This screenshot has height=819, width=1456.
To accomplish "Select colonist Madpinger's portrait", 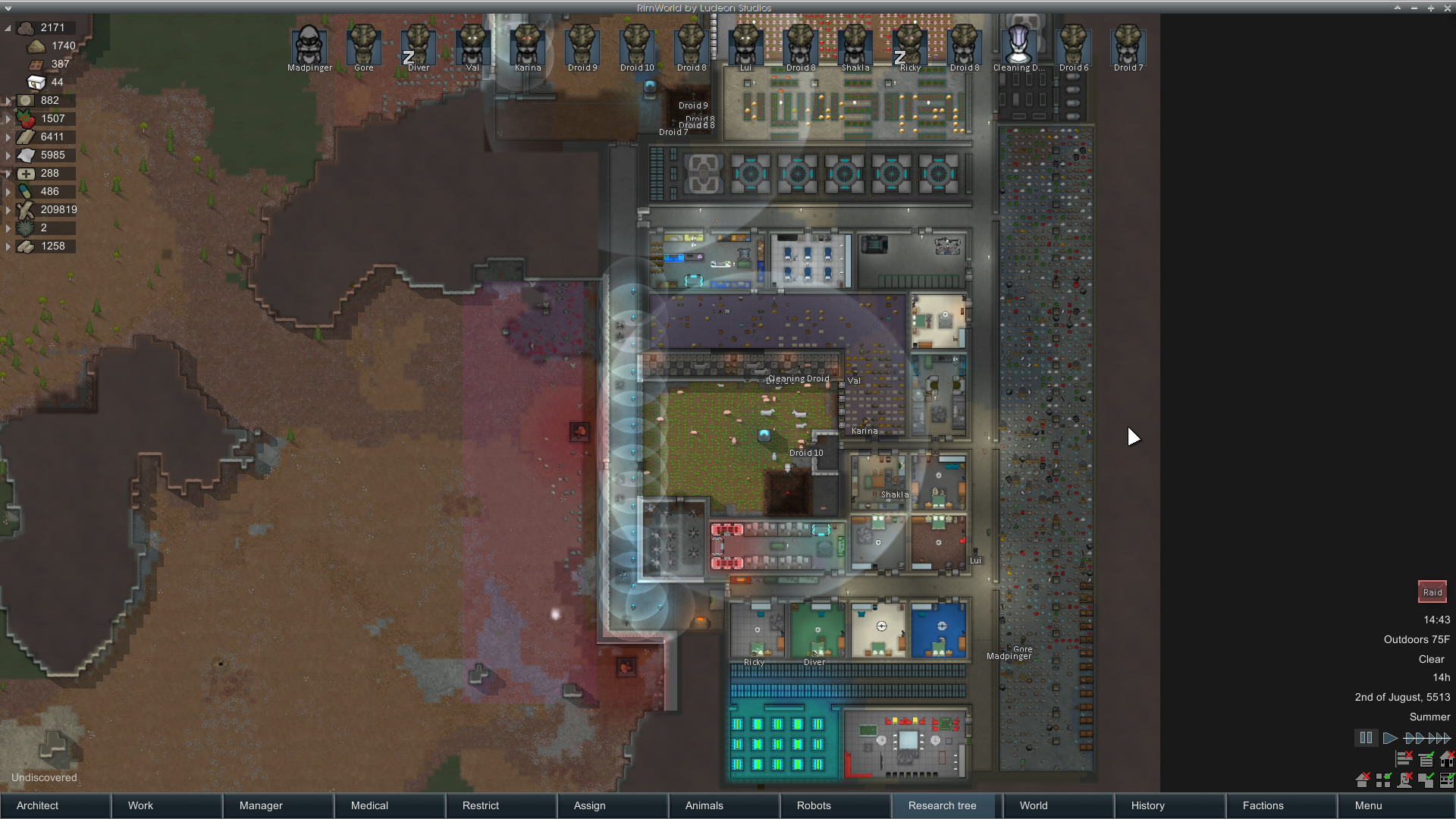I will tap(309, 47).
